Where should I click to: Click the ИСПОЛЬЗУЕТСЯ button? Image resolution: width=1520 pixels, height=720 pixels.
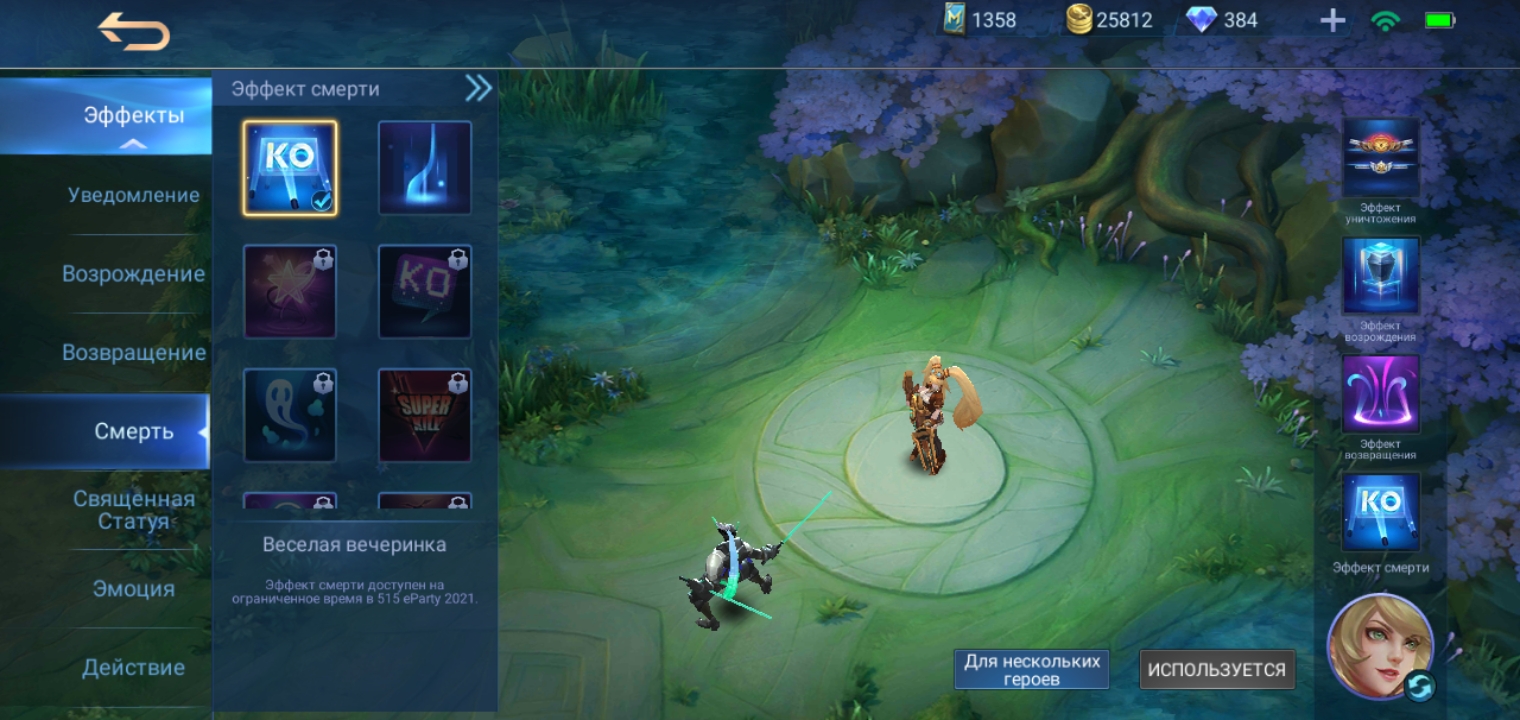pyautogui.click(x=1217, y=670)
